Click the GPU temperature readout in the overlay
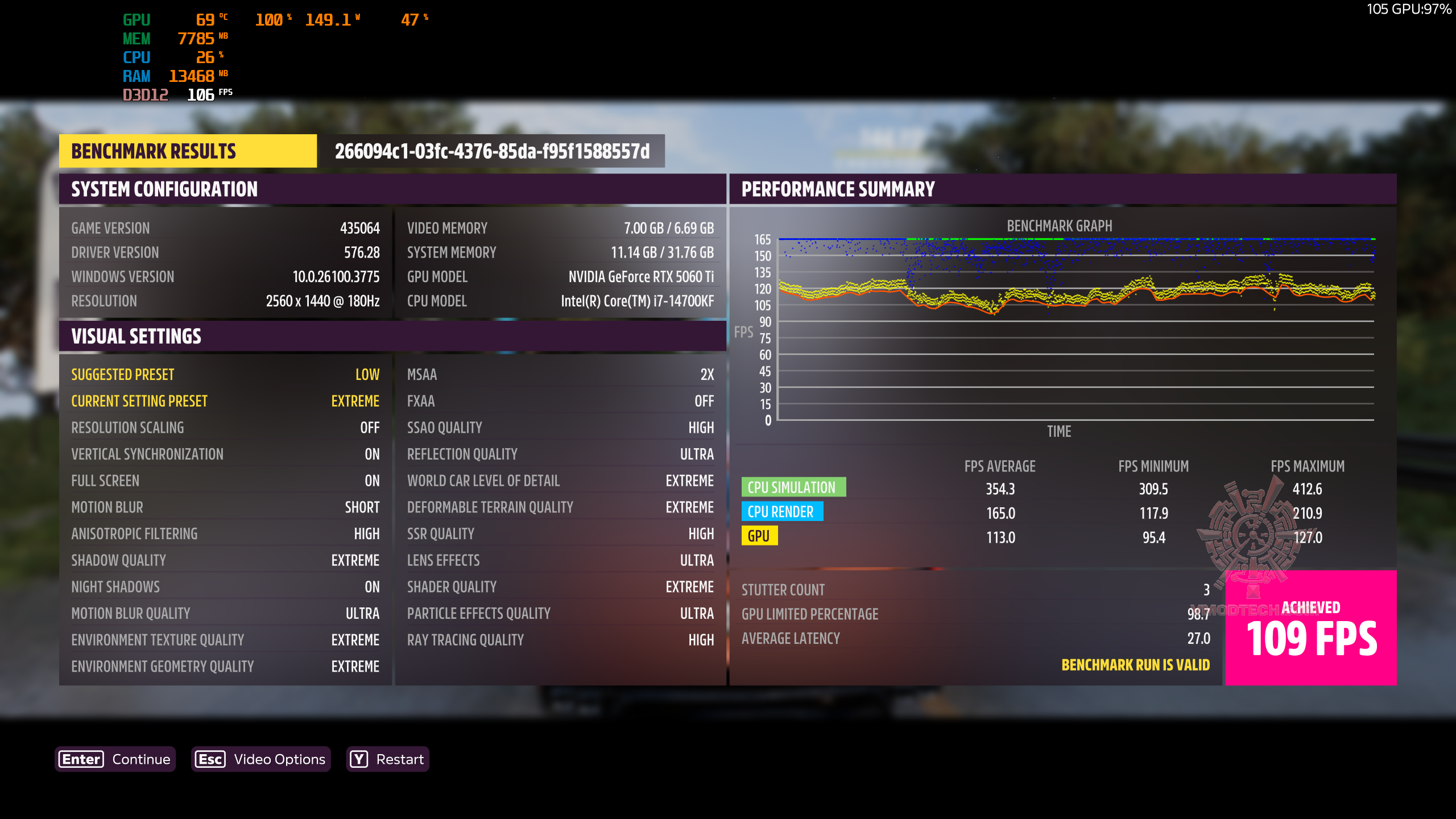This screenshot has height=819, width=1456. pos(205,19)
